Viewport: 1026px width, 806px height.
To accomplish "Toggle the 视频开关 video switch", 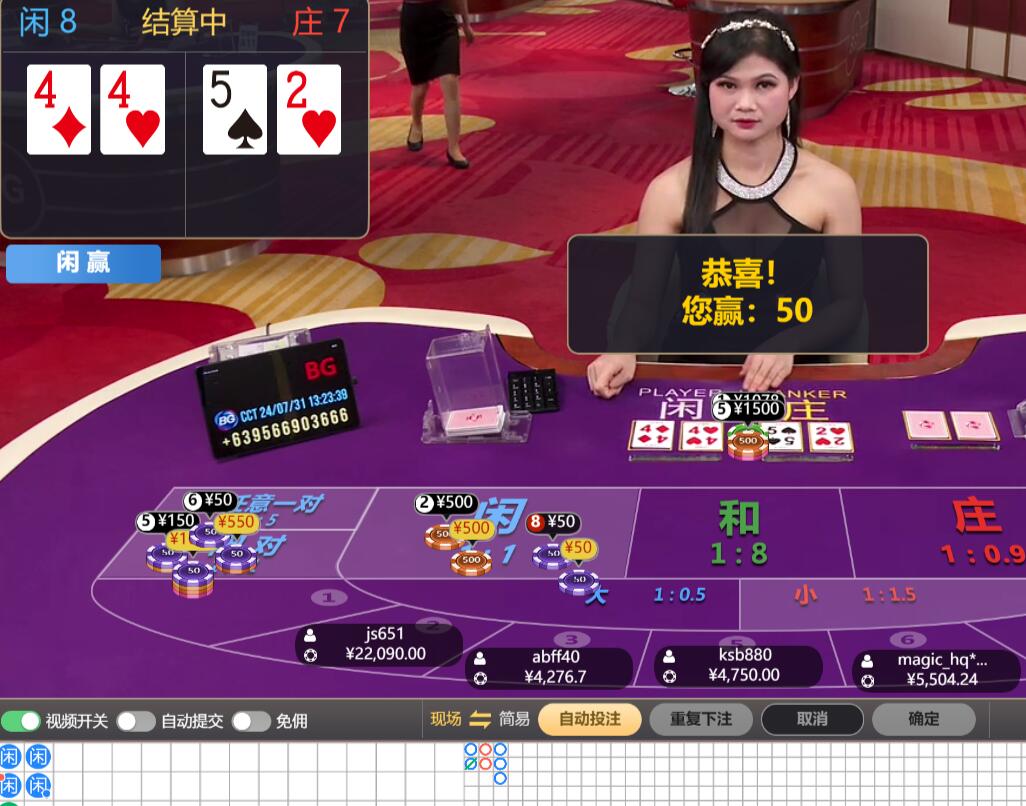I will pos(21,721).
